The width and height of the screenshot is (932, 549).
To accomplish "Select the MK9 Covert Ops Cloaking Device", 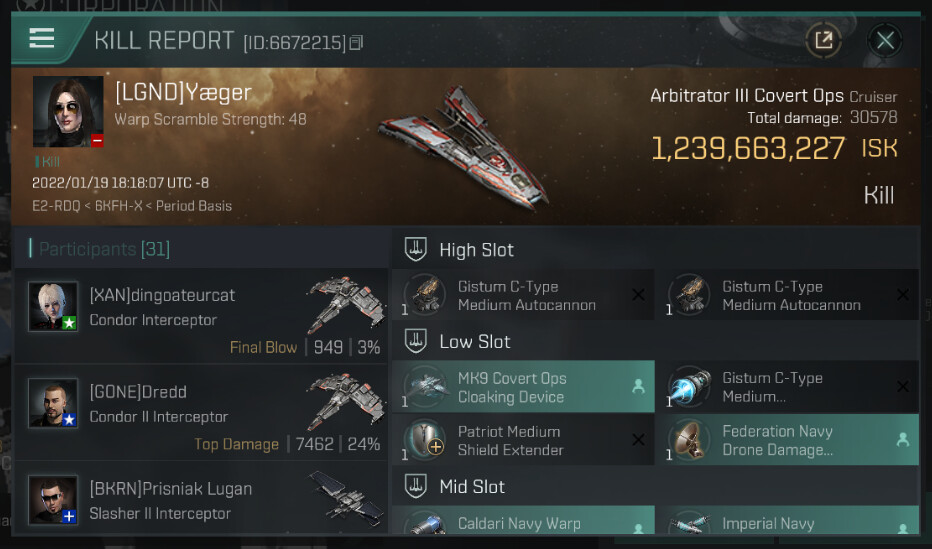I will tap(523, 387).
